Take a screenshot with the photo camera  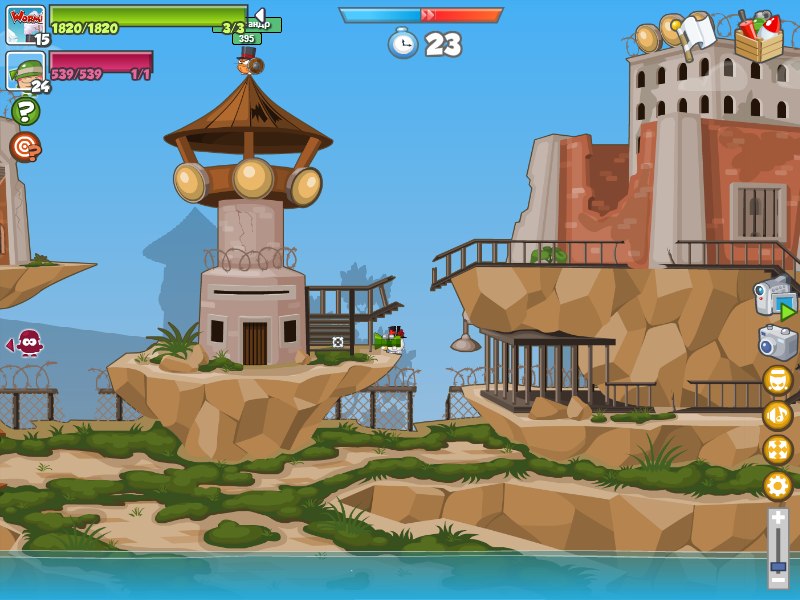point(777,343)
